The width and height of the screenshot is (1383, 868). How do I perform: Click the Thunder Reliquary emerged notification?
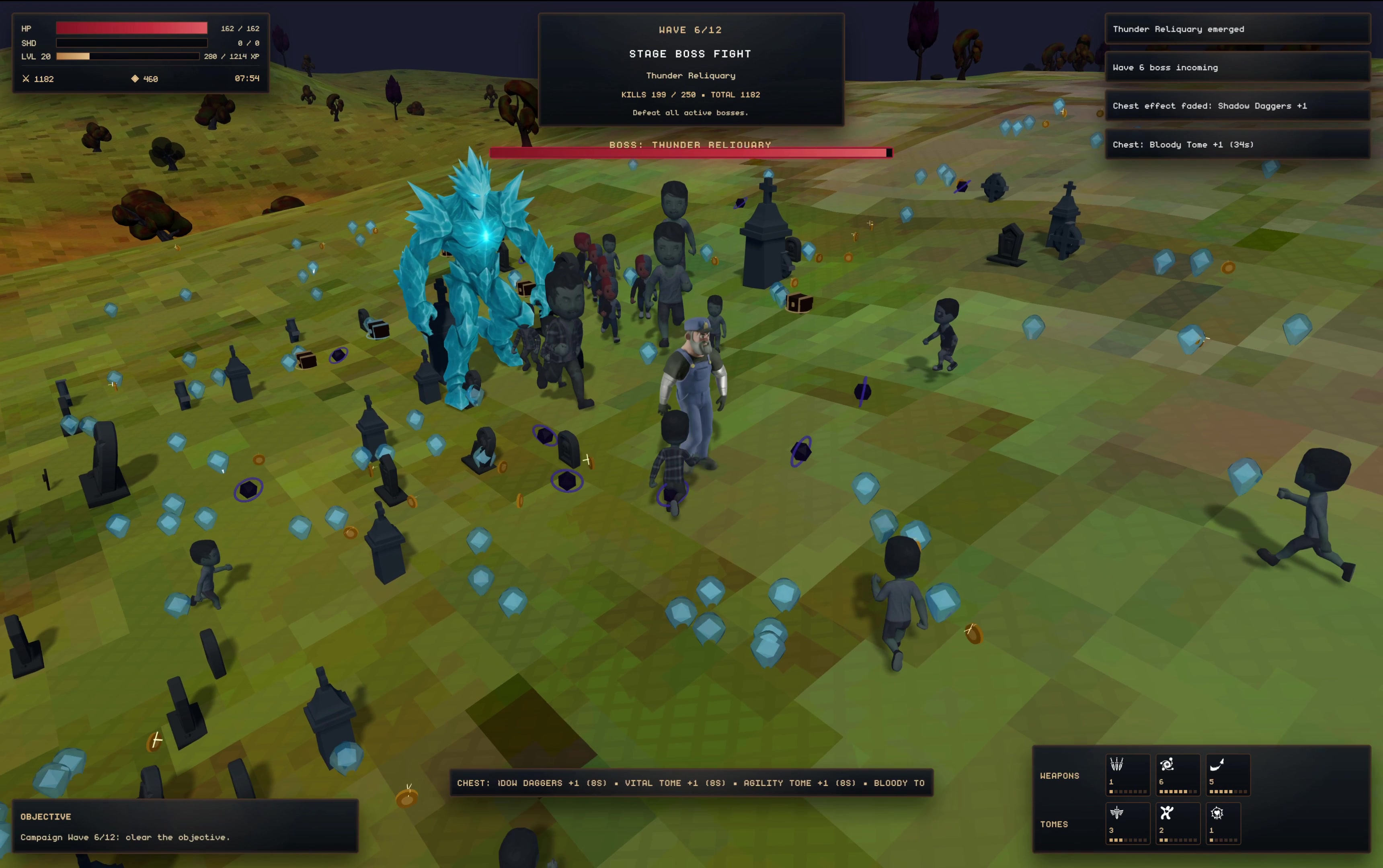coord(1237,29)
